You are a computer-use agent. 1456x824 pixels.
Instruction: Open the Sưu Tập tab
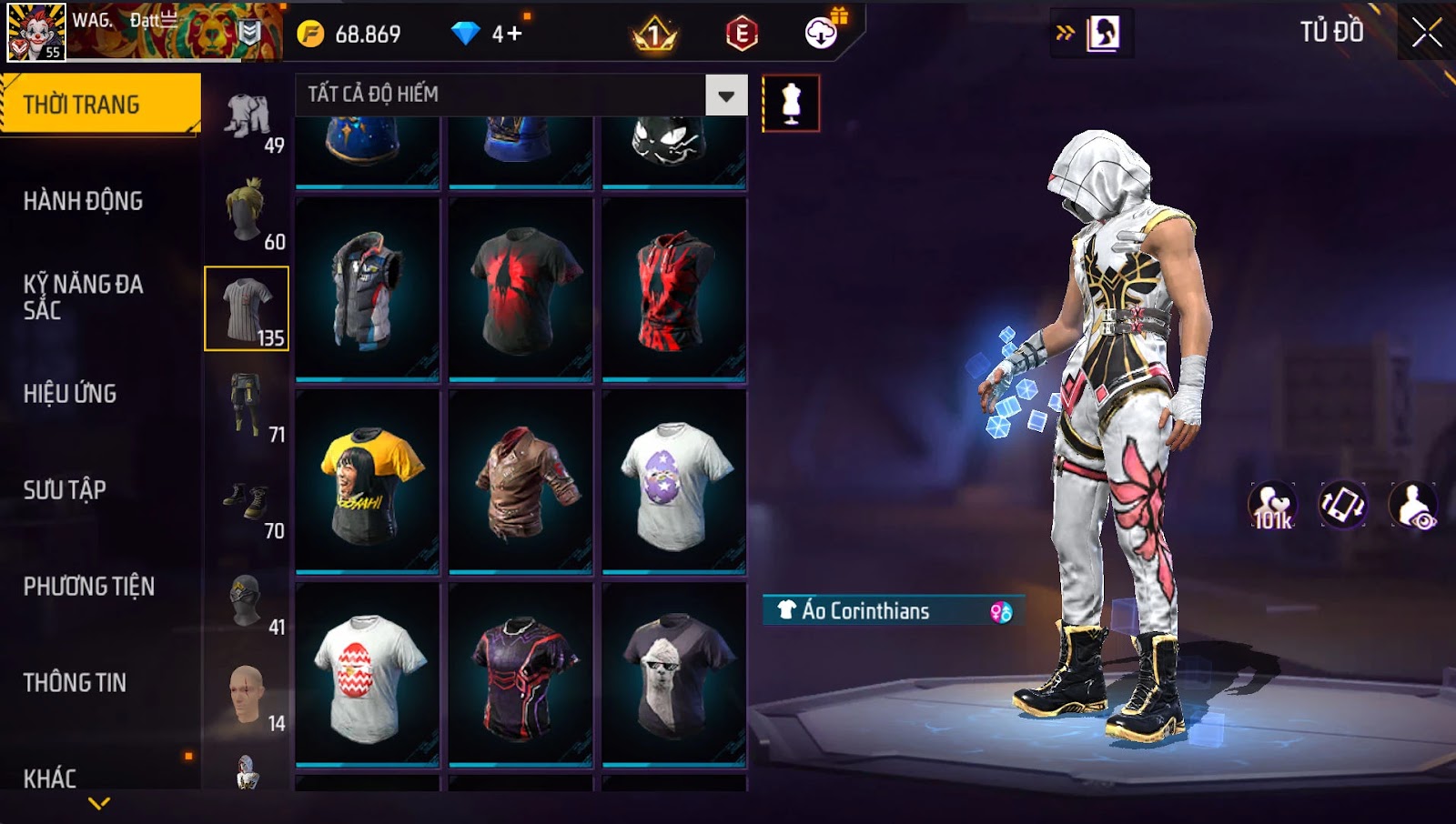point(65,490)
